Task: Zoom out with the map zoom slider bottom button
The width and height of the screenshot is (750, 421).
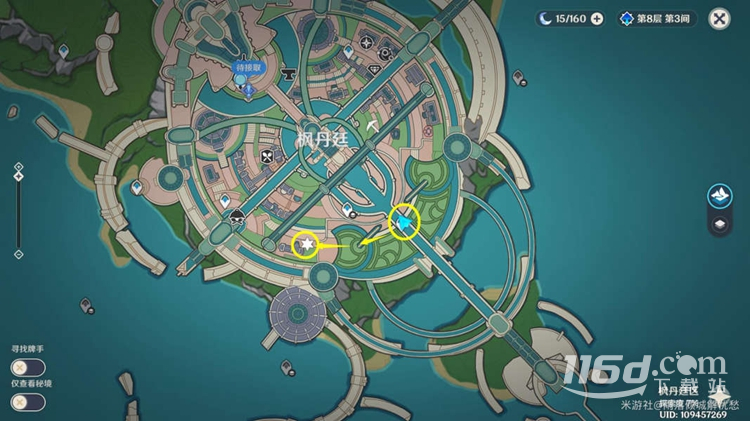Action: (x=18, y=254)
